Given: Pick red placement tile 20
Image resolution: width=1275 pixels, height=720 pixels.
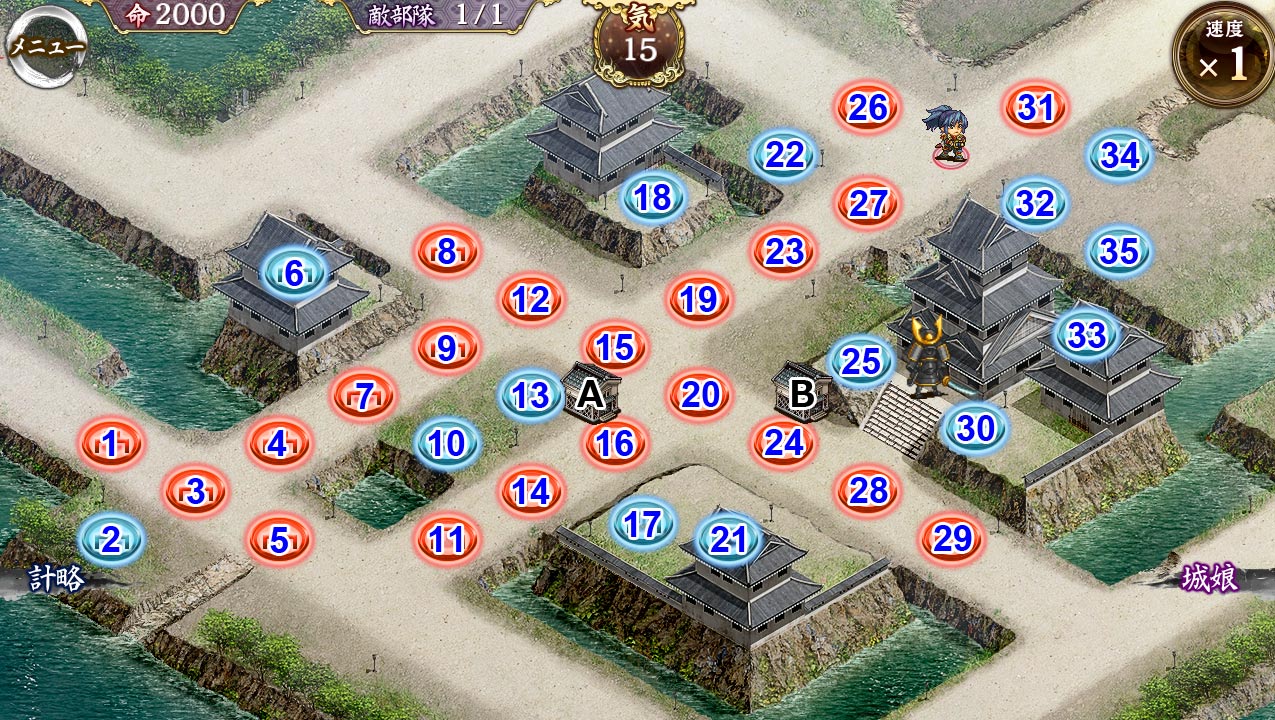Looking at the screenshot, I should pyautogui.click(x=700, y=395).
